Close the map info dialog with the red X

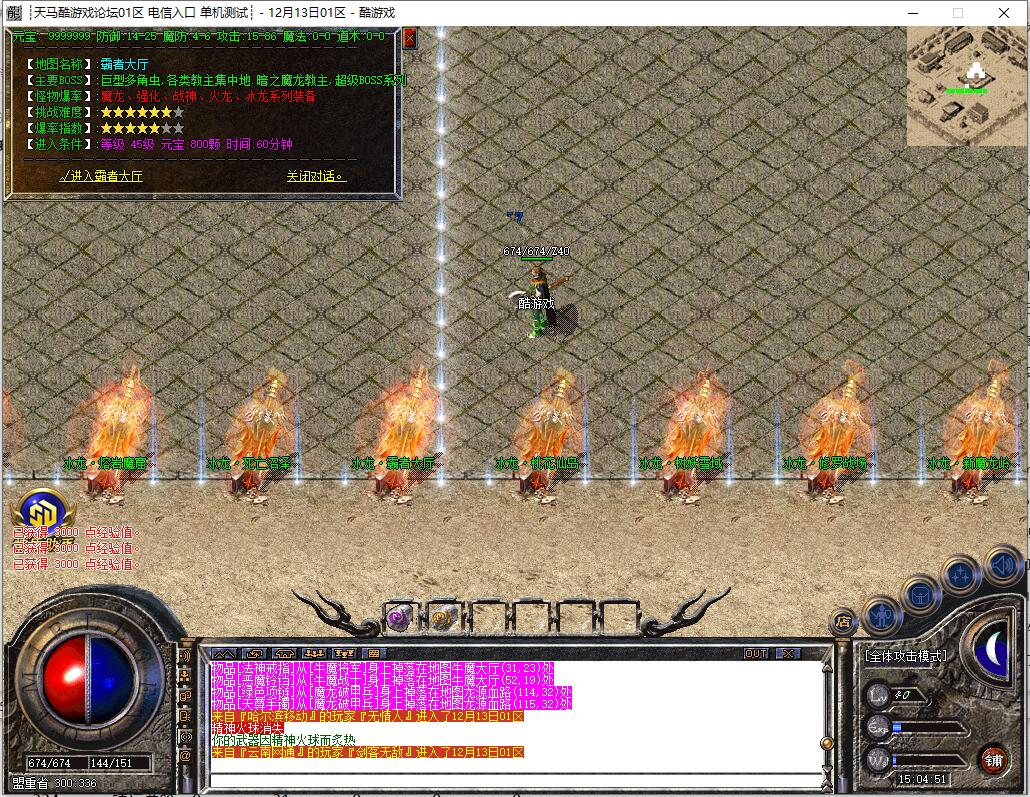[410, 39]
